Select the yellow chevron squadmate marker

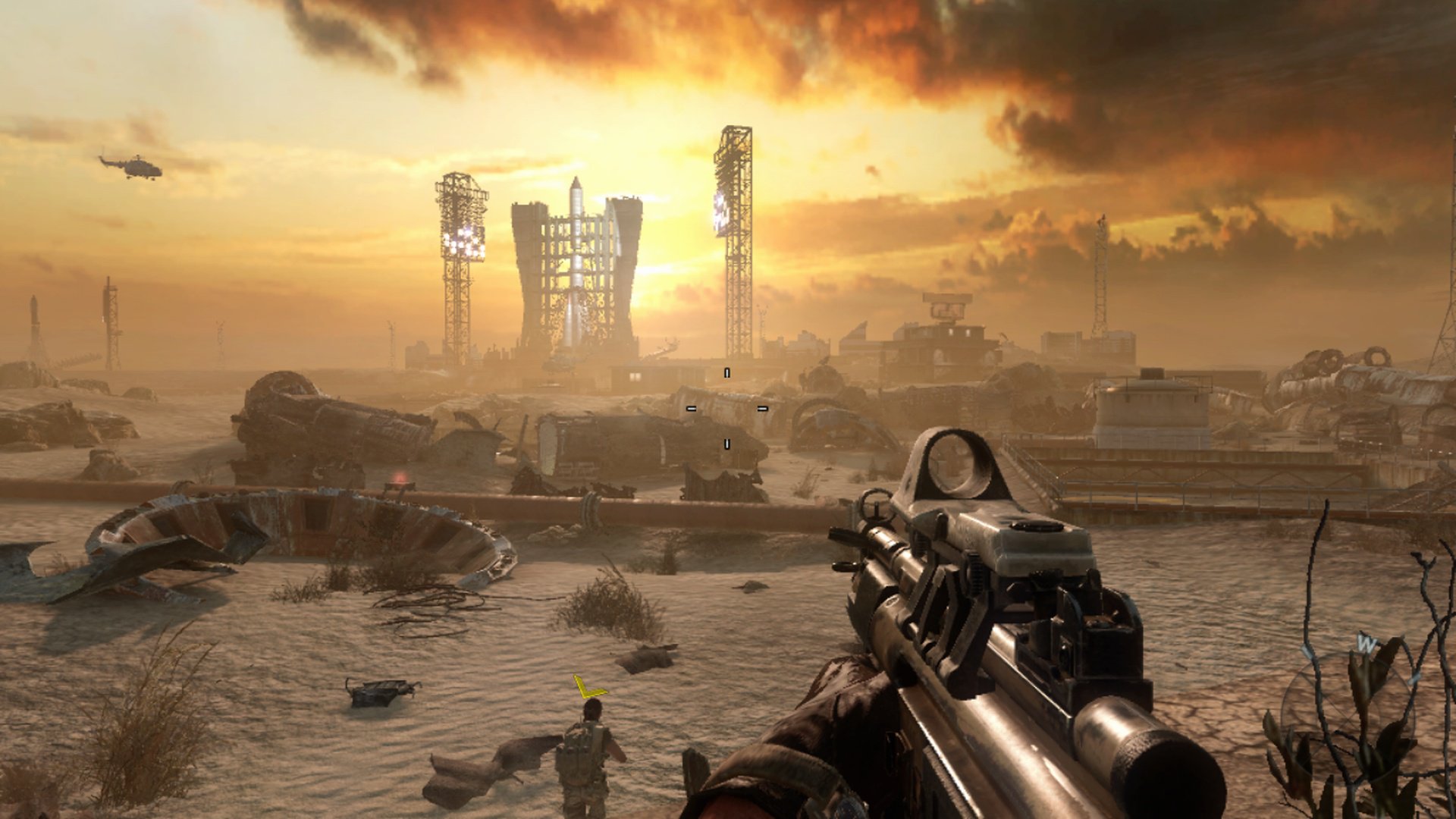[x=588, y=687]
